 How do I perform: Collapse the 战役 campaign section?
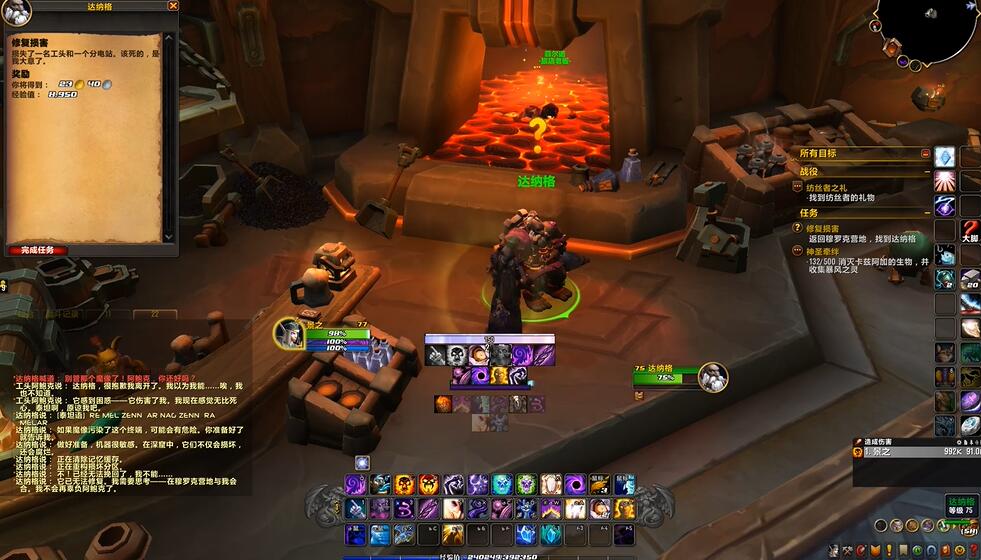tap(925, 173)
